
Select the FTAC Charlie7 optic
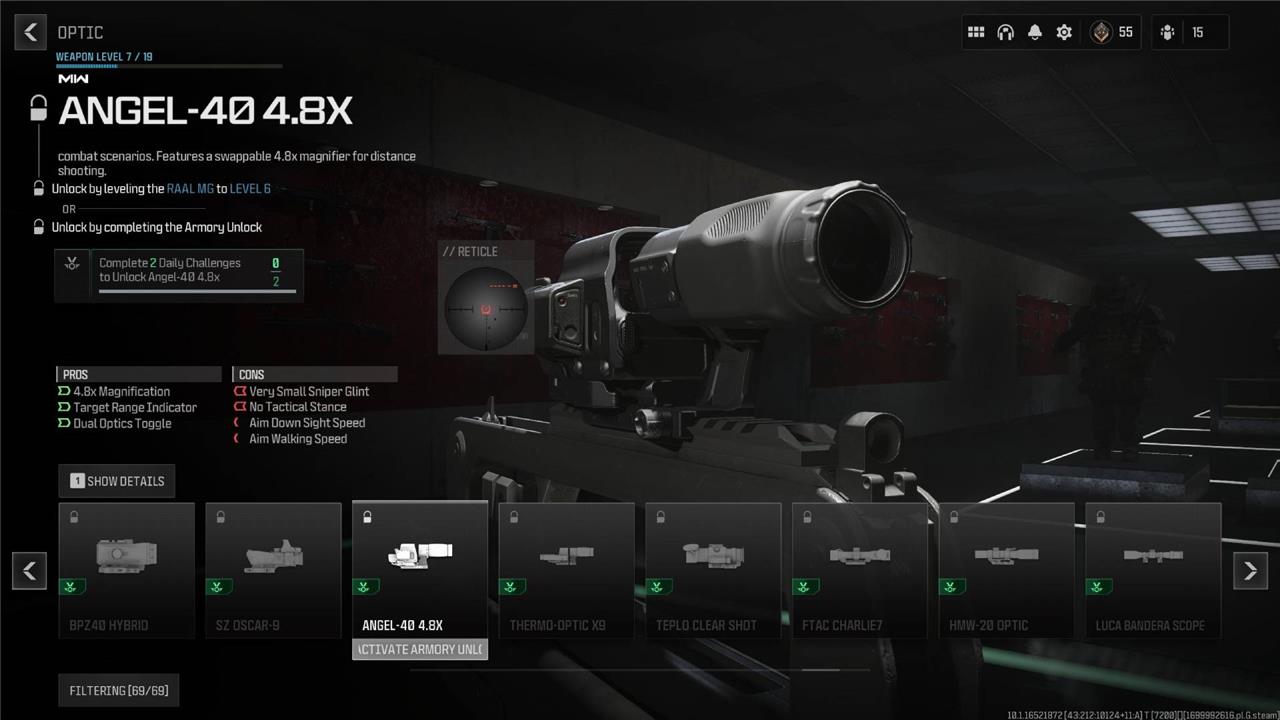(860, 569)
